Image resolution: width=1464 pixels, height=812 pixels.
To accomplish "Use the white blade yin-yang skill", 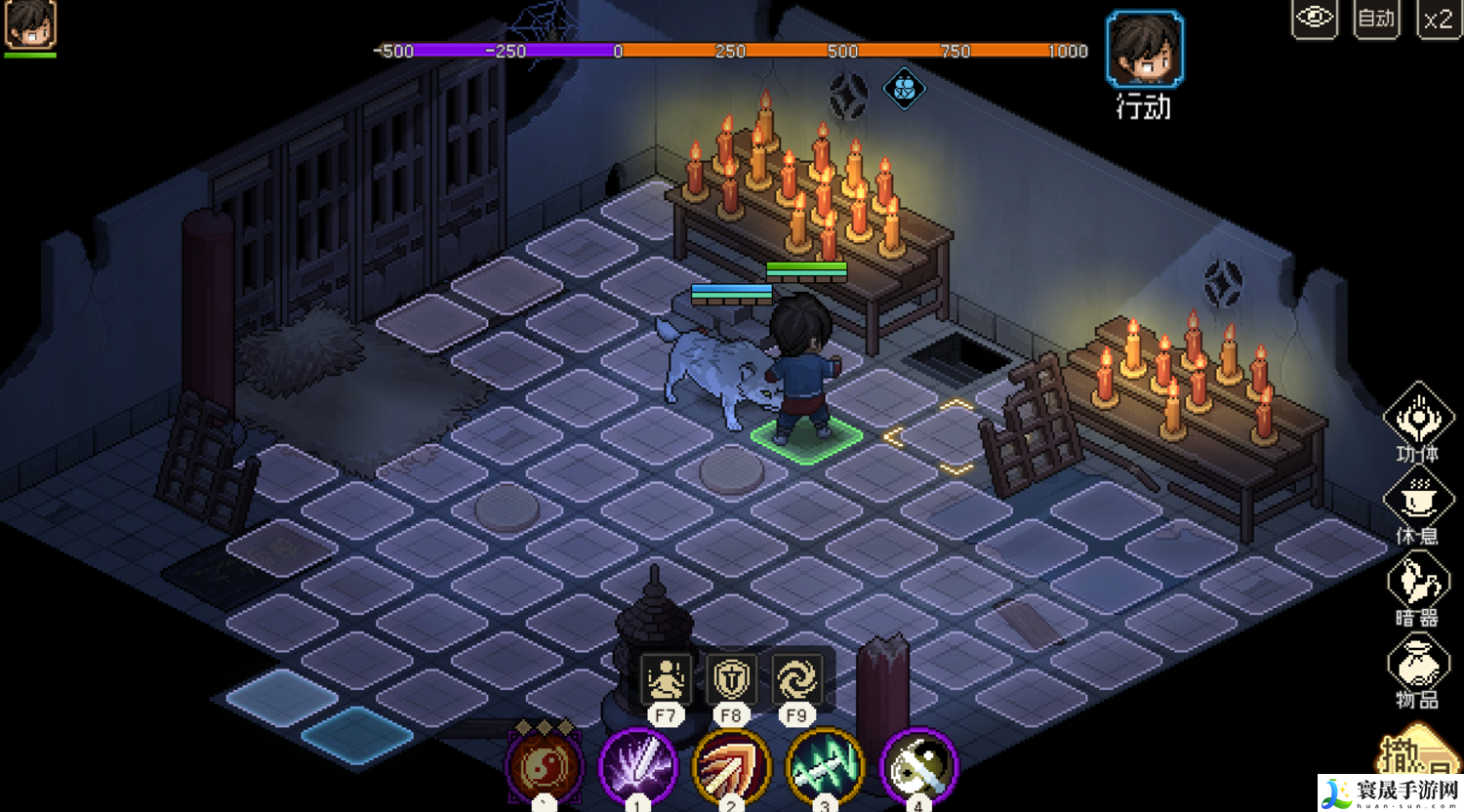I will [918, 767].
